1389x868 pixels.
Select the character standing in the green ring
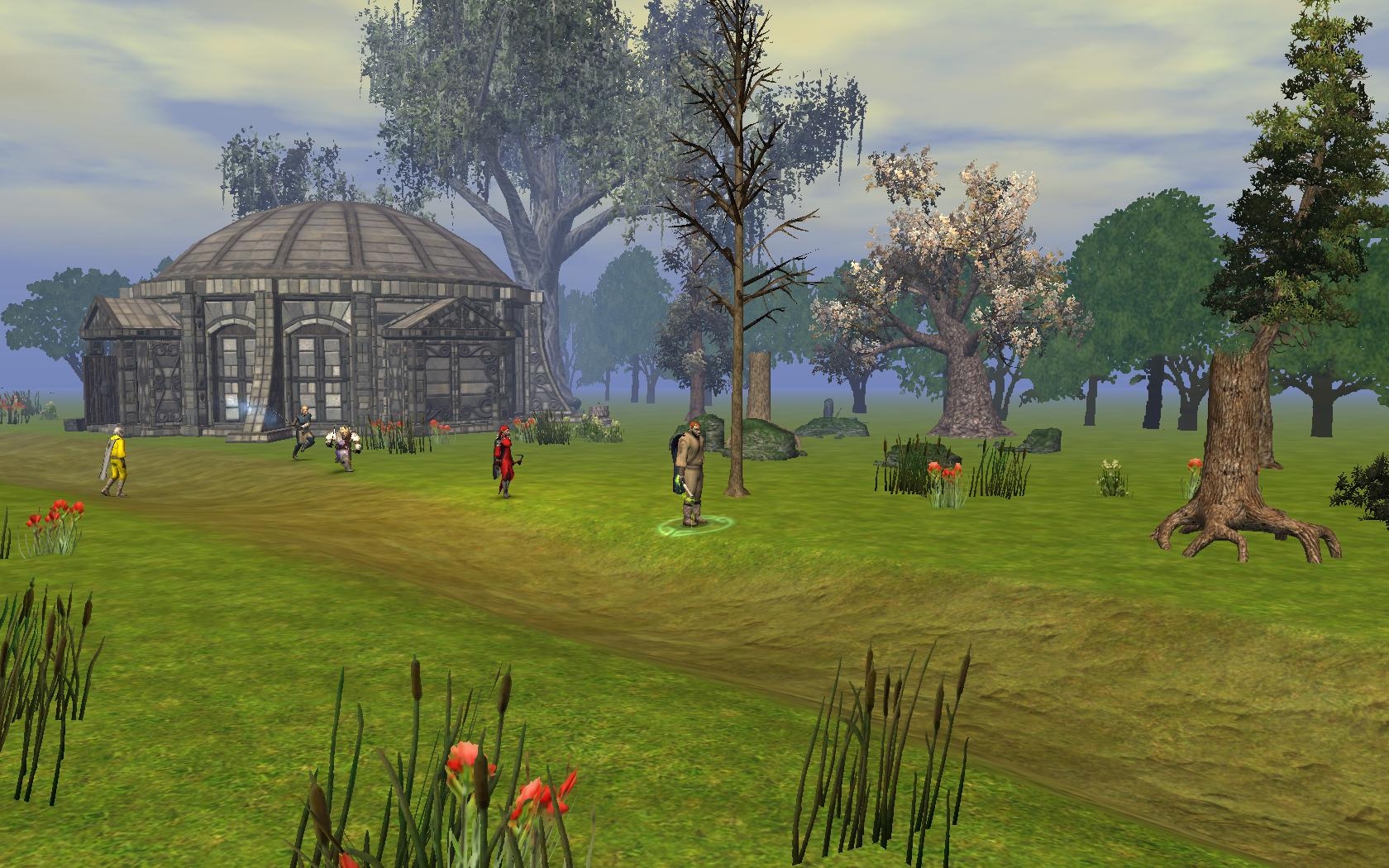pos(688,477)
